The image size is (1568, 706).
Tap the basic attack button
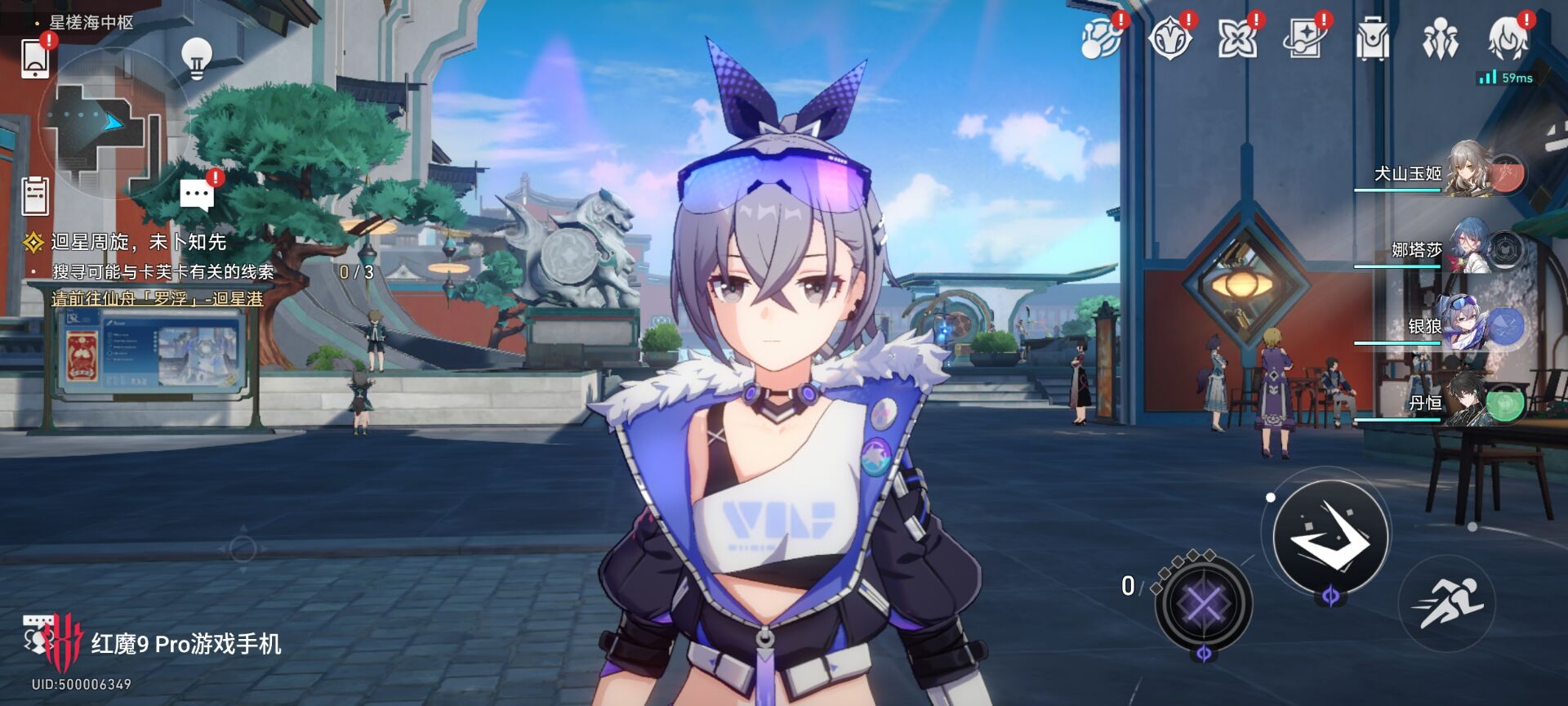coord(1330,536)
